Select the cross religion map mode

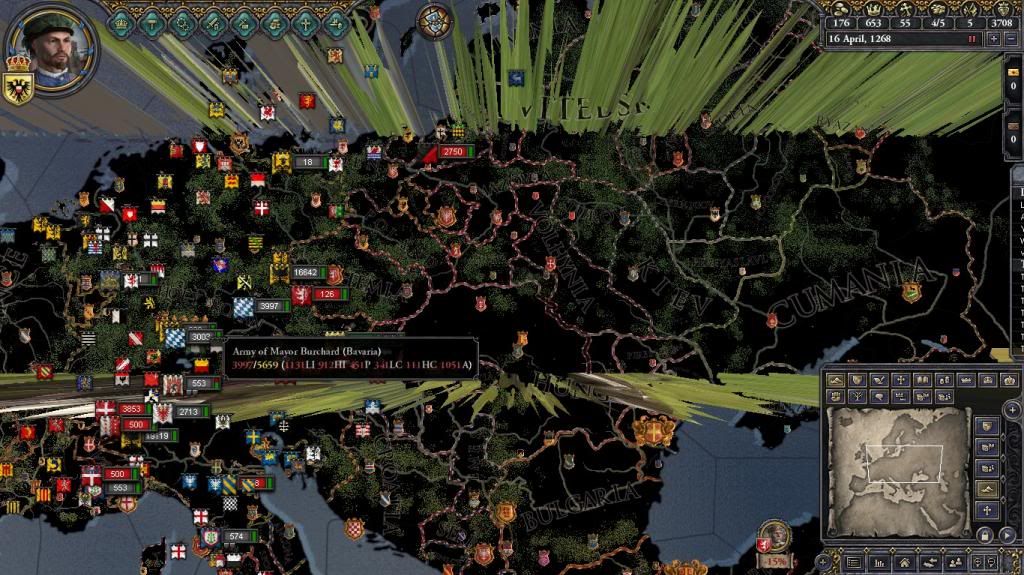click(900, 380)
